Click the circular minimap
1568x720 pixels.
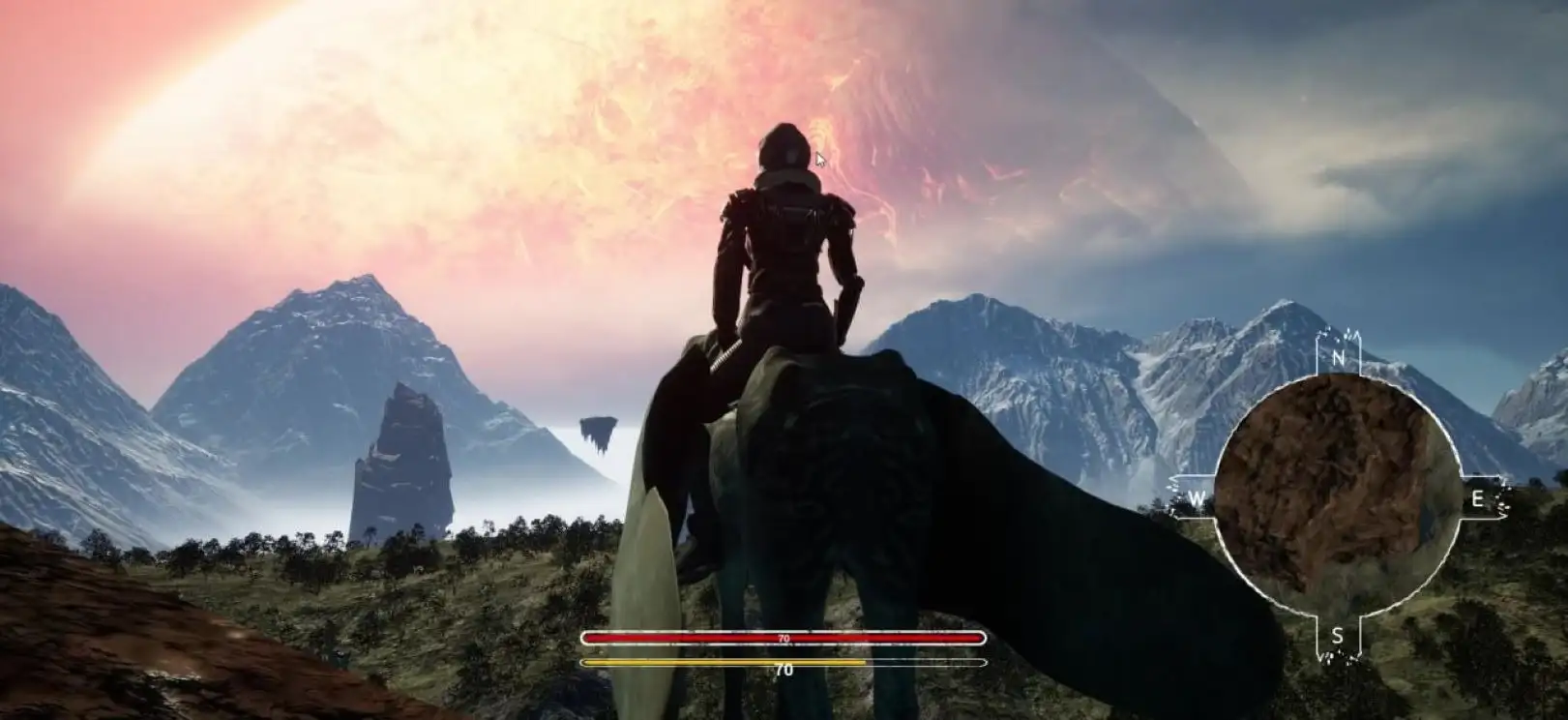(1336, 496)
